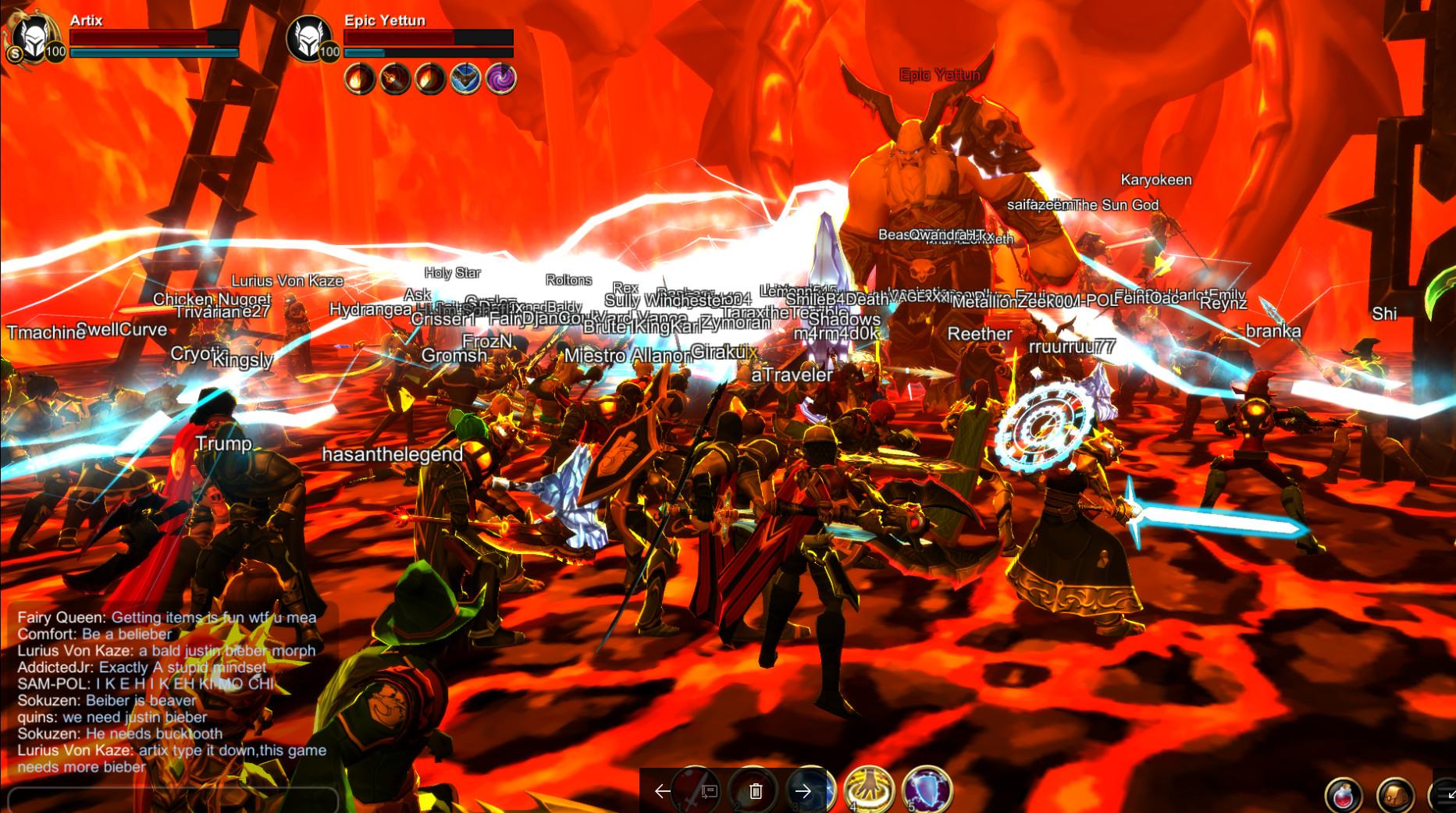Use the red health potion
Screen dimensions: 1456x813
tap(1344, 796)
